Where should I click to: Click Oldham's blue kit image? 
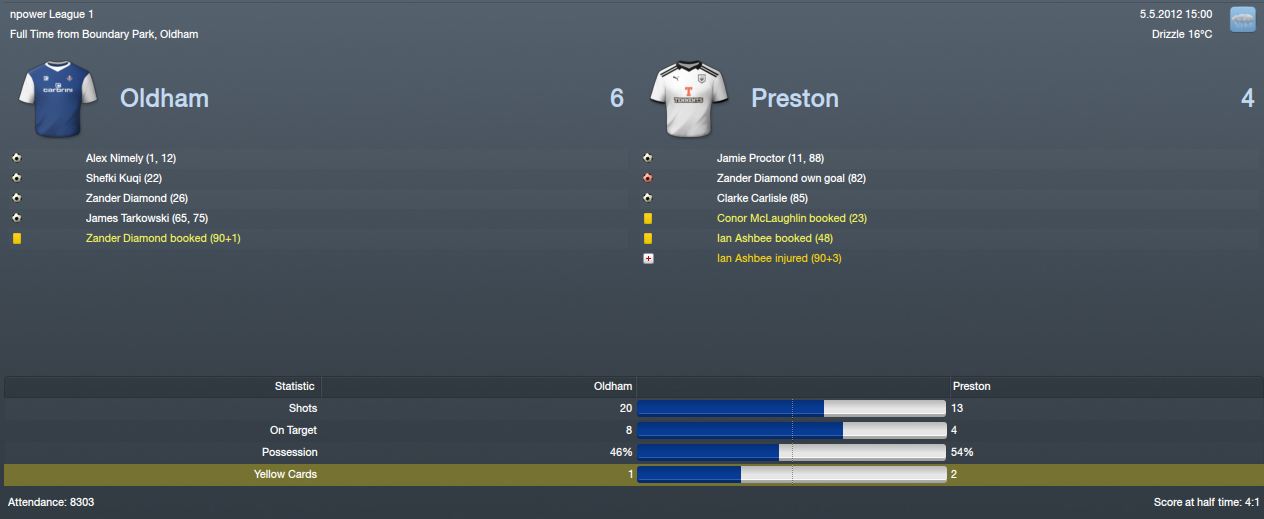coord(56,99)
